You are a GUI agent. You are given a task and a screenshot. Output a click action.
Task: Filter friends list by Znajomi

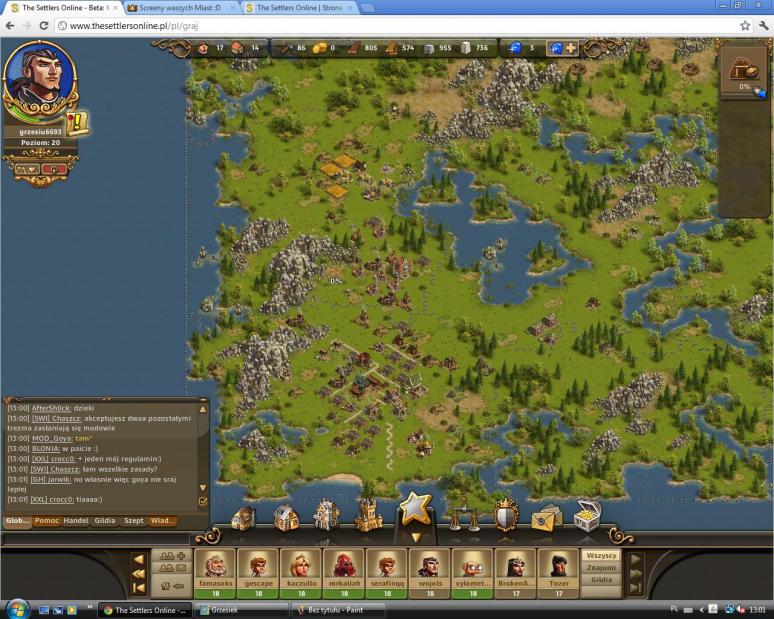(601, 567)
